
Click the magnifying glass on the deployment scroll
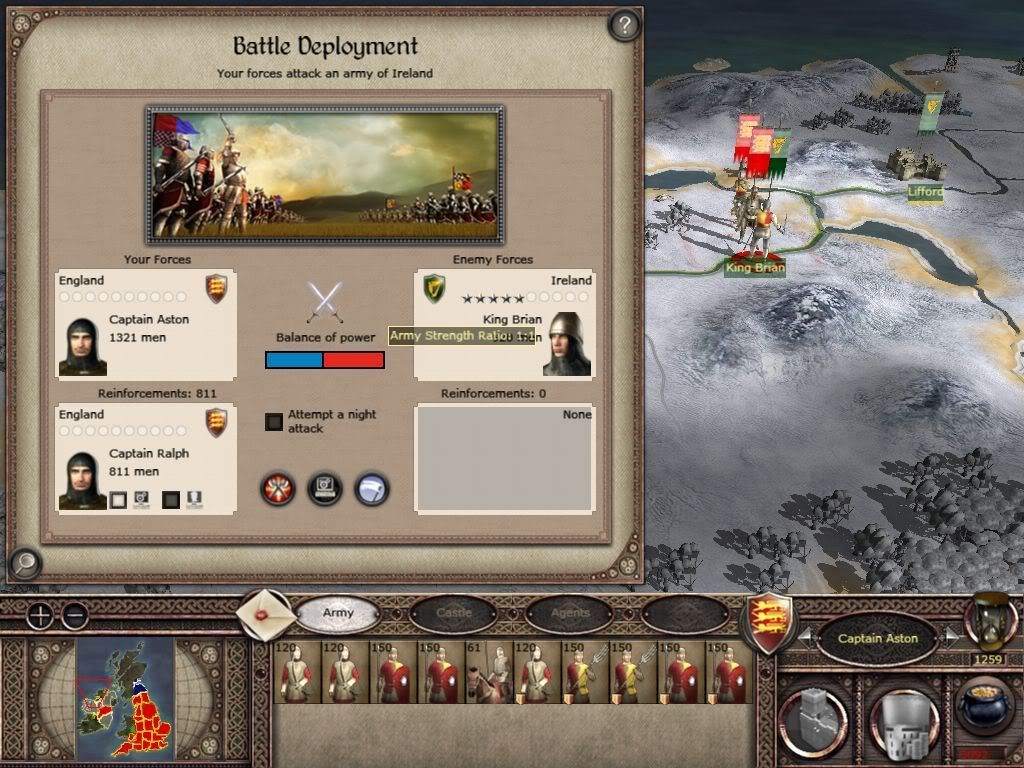[24, 564]
